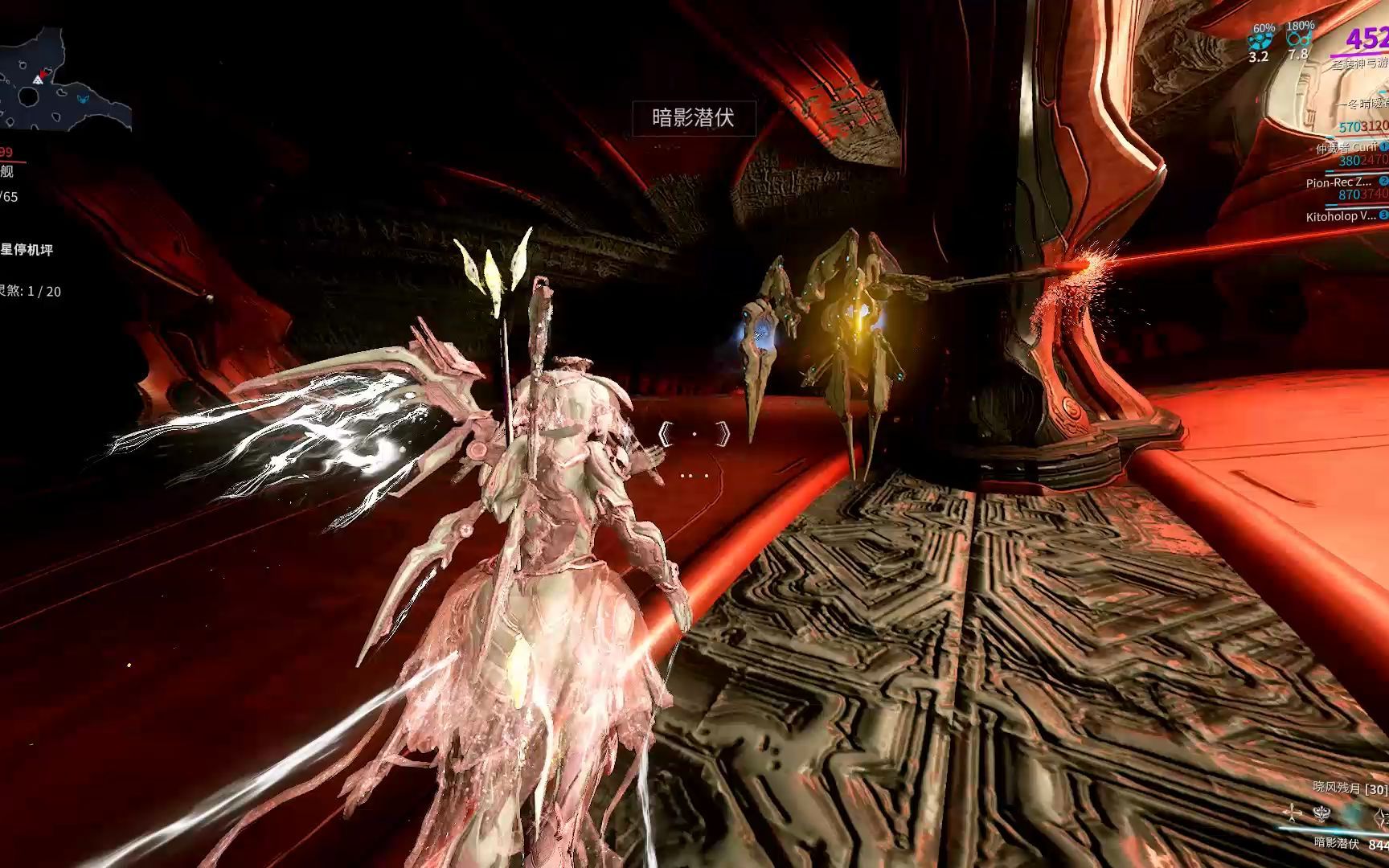The height and width of the screenshot is (868, 1389).
Task: Click the 180% buff icon
Action: pos(1298,38)
